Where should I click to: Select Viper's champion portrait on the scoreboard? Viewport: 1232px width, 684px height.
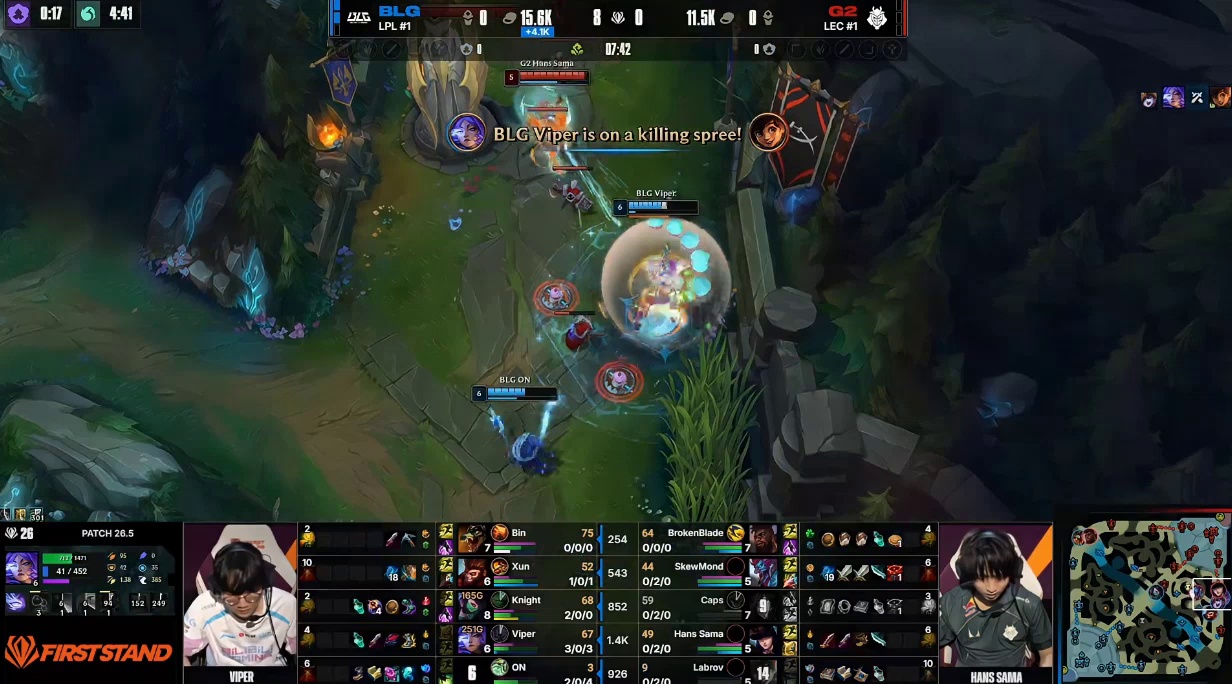pos(471,640)
